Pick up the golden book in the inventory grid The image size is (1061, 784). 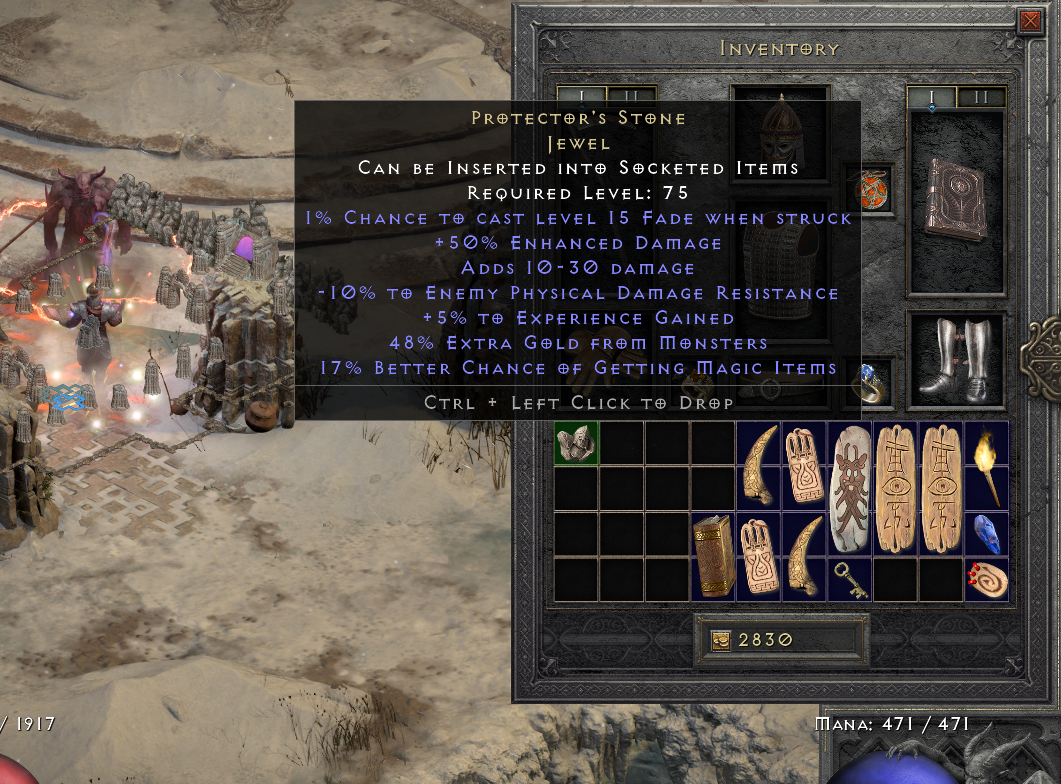[x=712, y=558]
